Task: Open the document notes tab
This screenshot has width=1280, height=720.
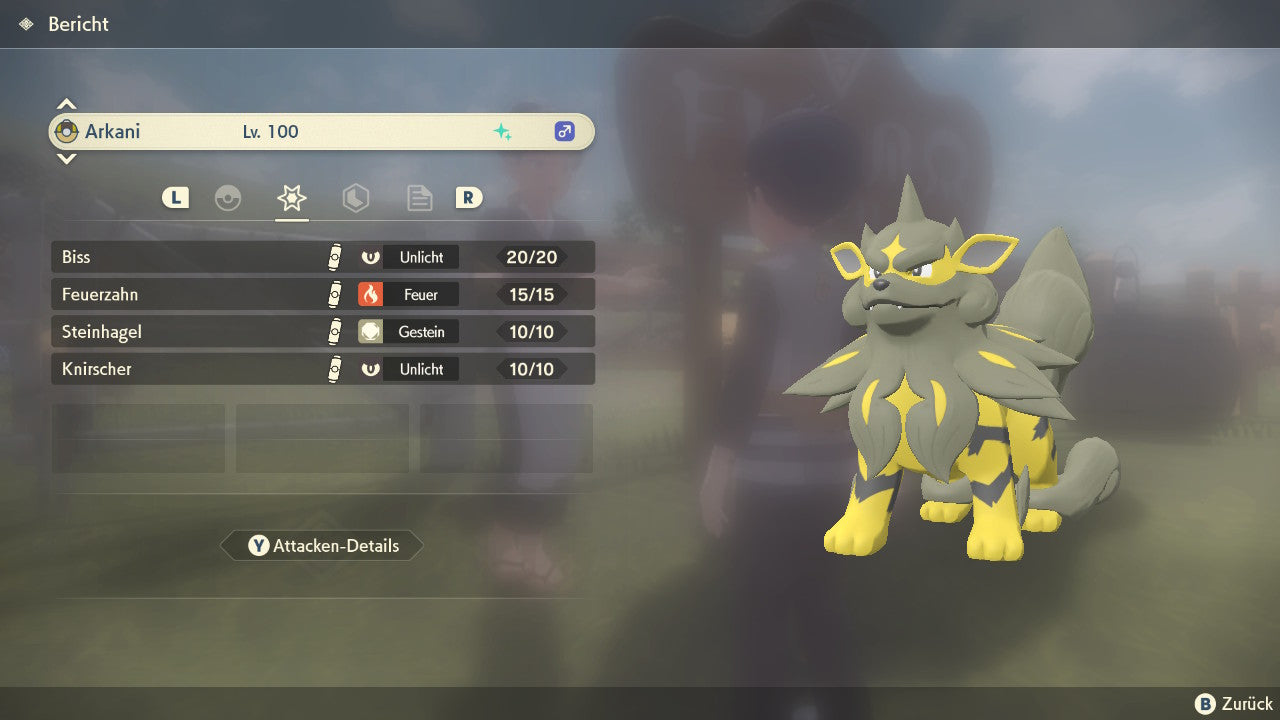Action: pos(419,198)
